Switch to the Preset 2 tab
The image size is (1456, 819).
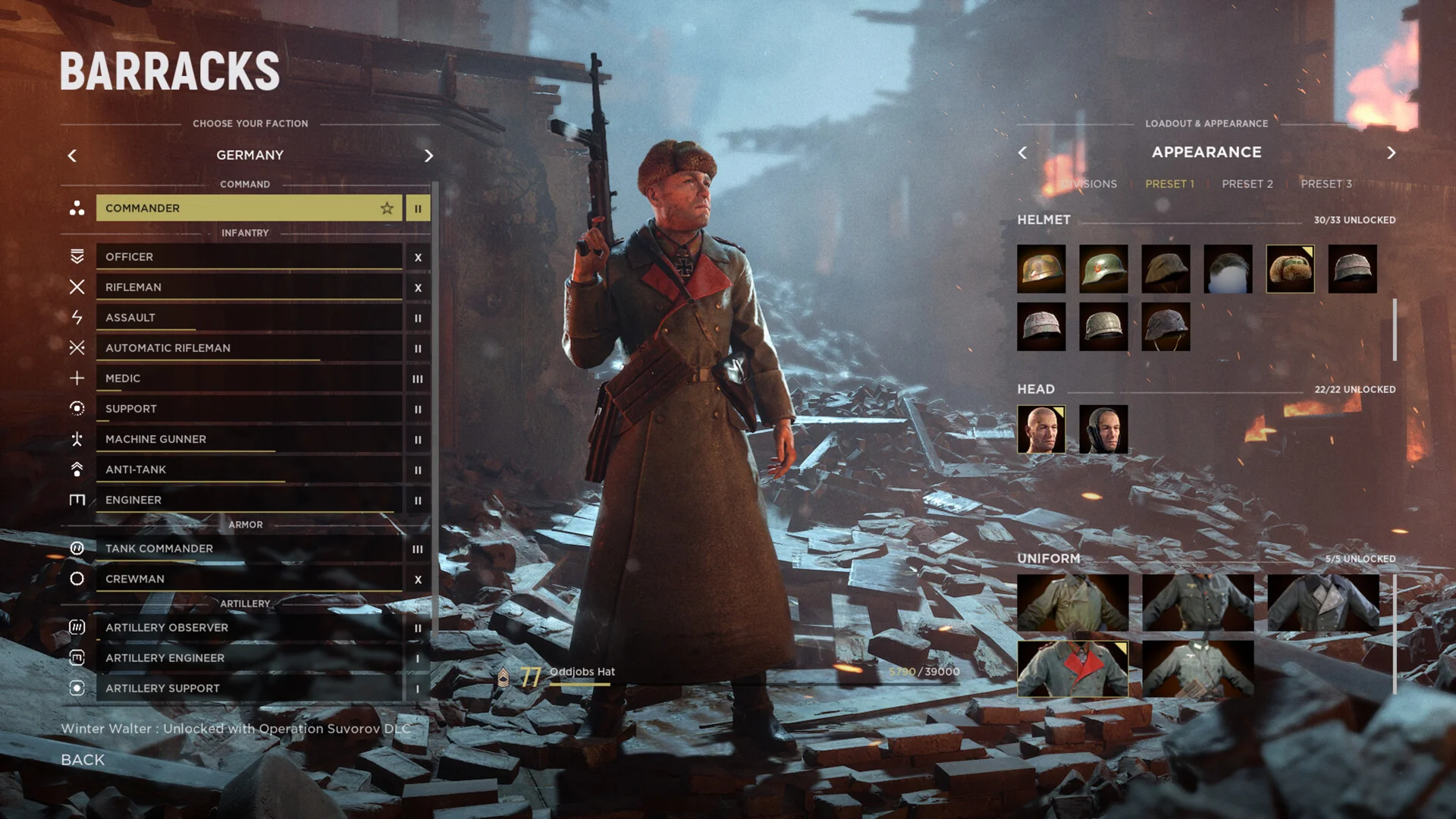[1247, 184]
